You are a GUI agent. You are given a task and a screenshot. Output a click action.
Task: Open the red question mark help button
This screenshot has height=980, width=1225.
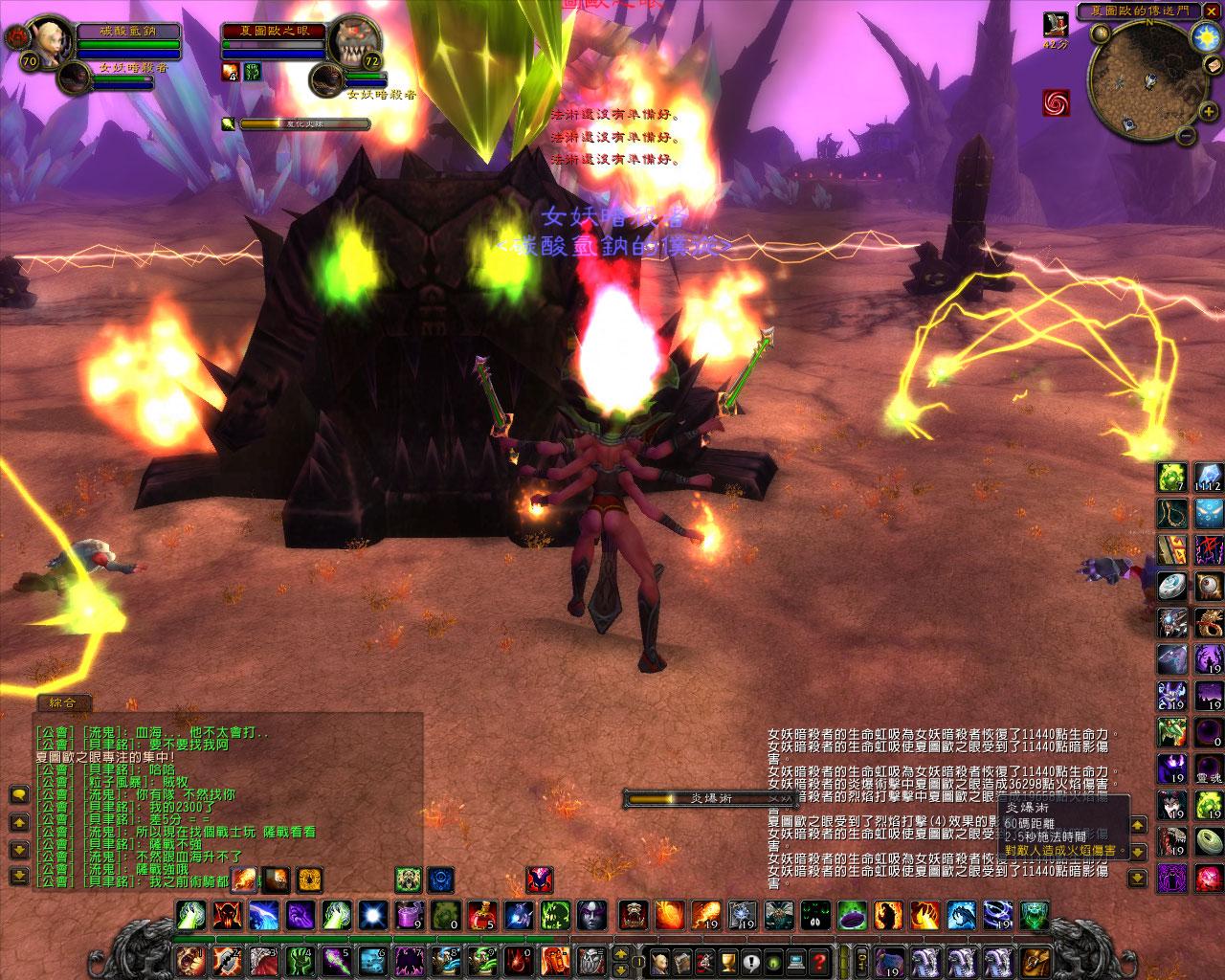(820, 961)
